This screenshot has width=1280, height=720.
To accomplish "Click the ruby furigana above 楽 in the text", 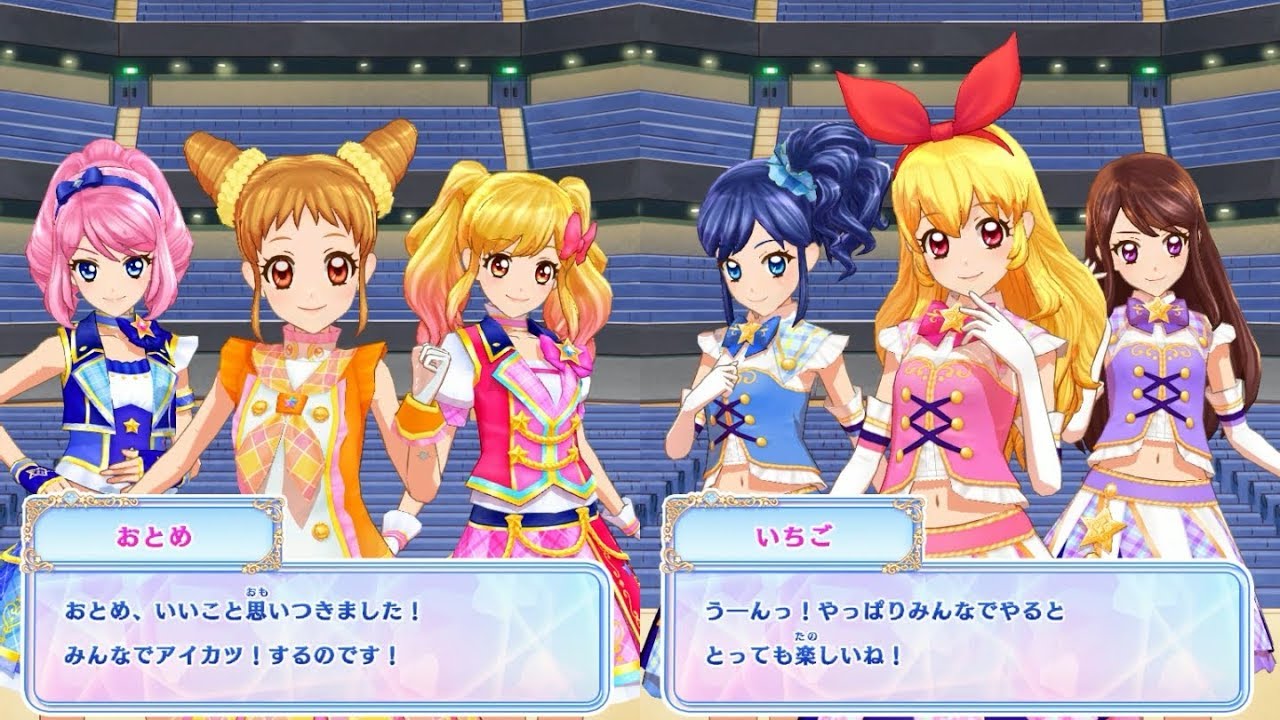I will point(805,637).
